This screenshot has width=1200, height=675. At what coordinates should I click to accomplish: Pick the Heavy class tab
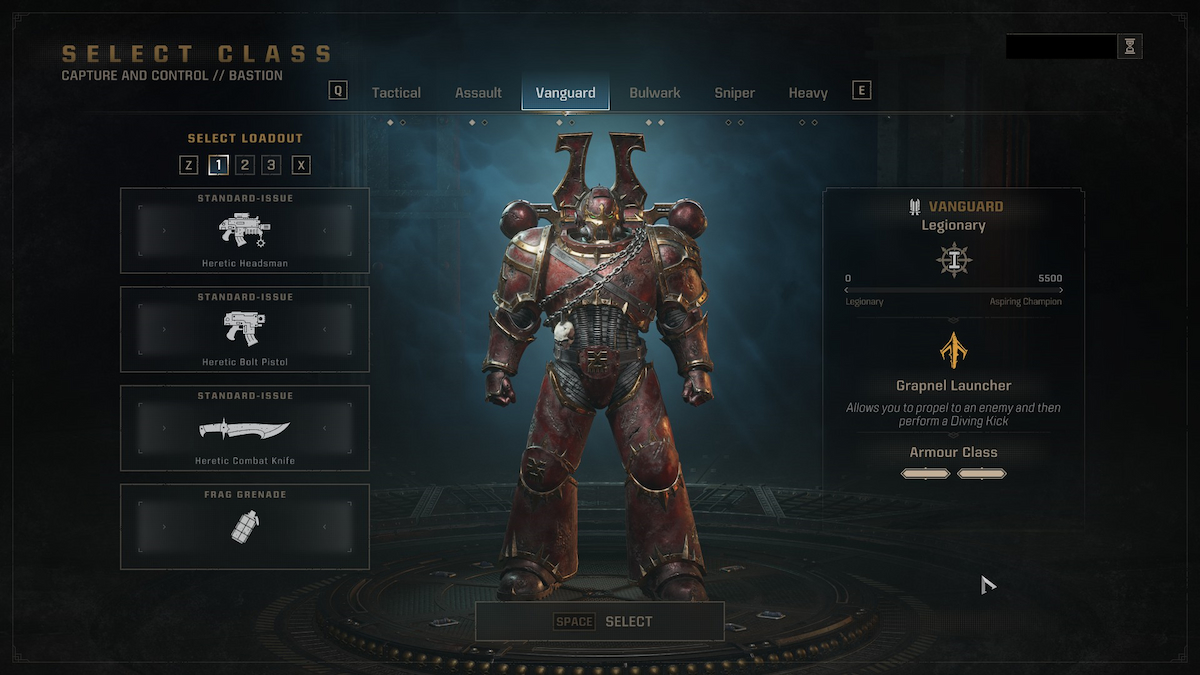tap(808, 93)
